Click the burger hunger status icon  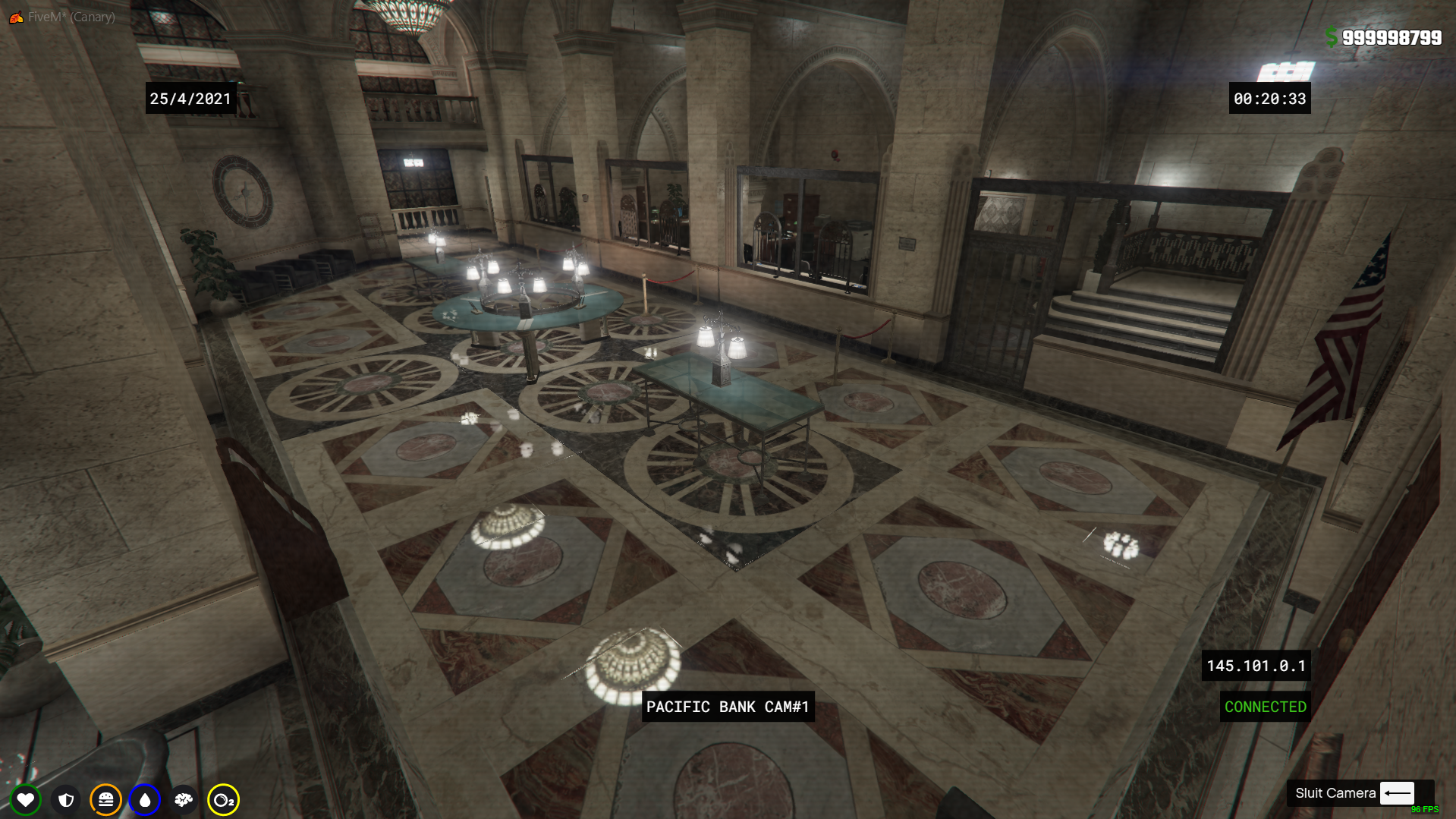tap(105, 799)
